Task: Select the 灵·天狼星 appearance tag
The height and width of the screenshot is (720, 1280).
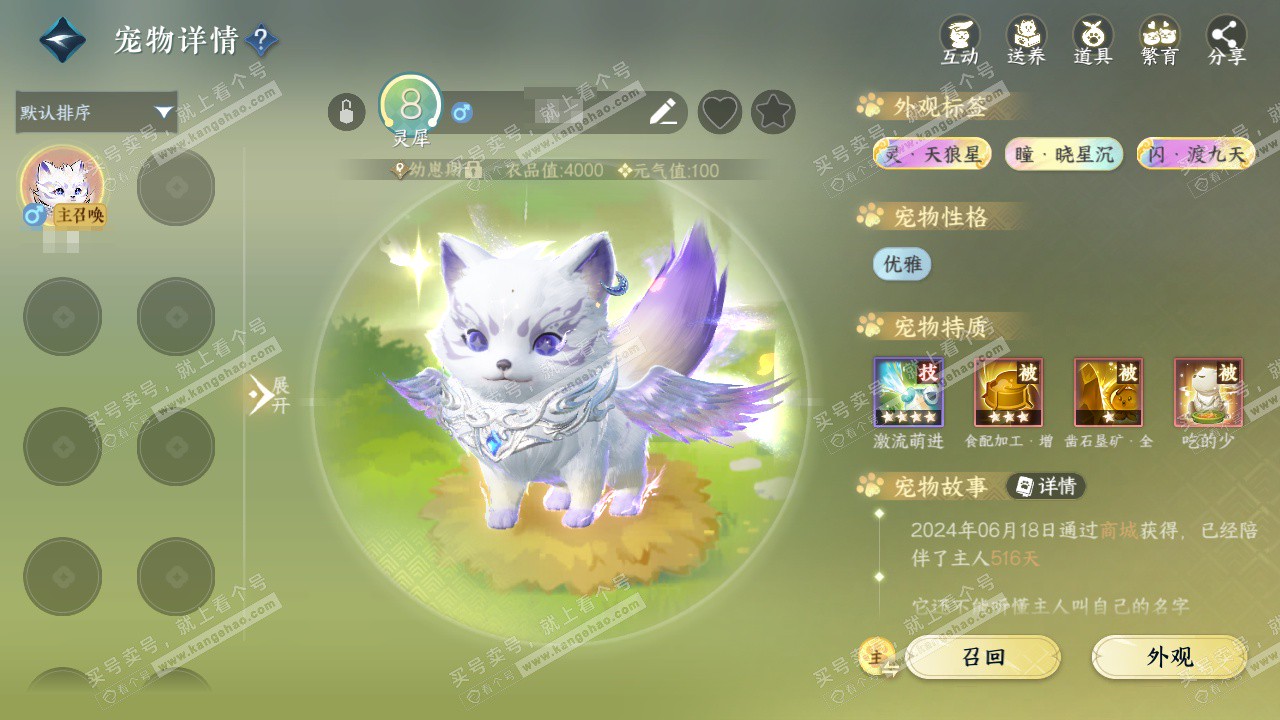Action: [x=932, y=154]
